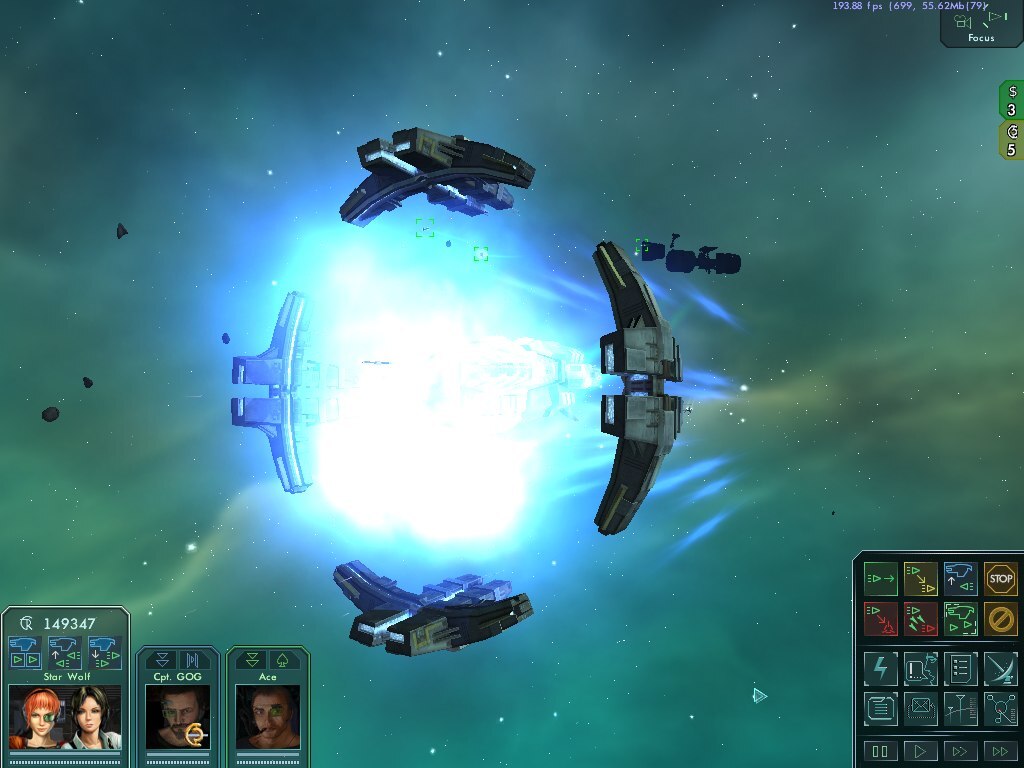The image size is (1024, 768).
Task: Show the checklist objectives panel
Action: (960, 668)
